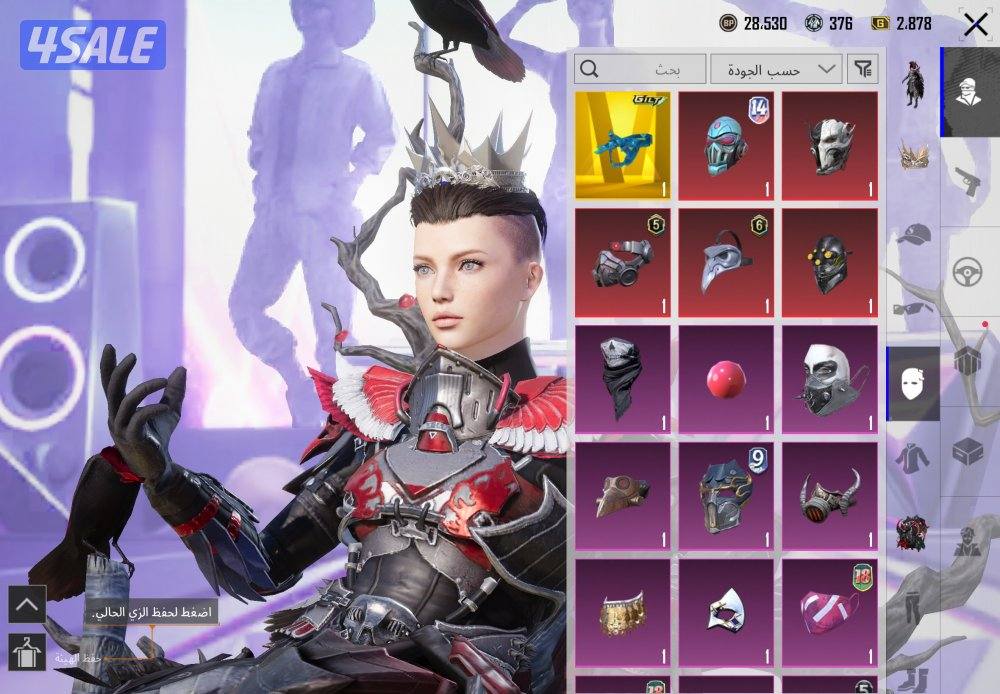Expand the panel with the up arrow button

27,604
